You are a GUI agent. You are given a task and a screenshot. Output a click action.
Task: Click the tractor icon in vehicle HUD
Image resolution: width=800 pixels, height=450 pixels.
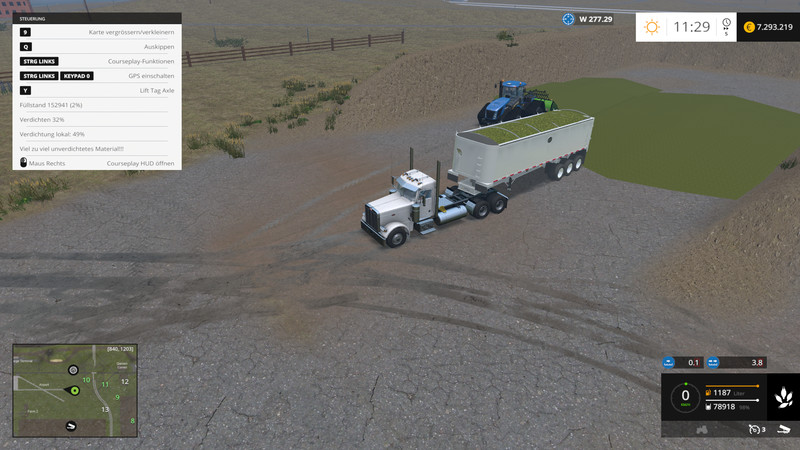tap(703, 430)
